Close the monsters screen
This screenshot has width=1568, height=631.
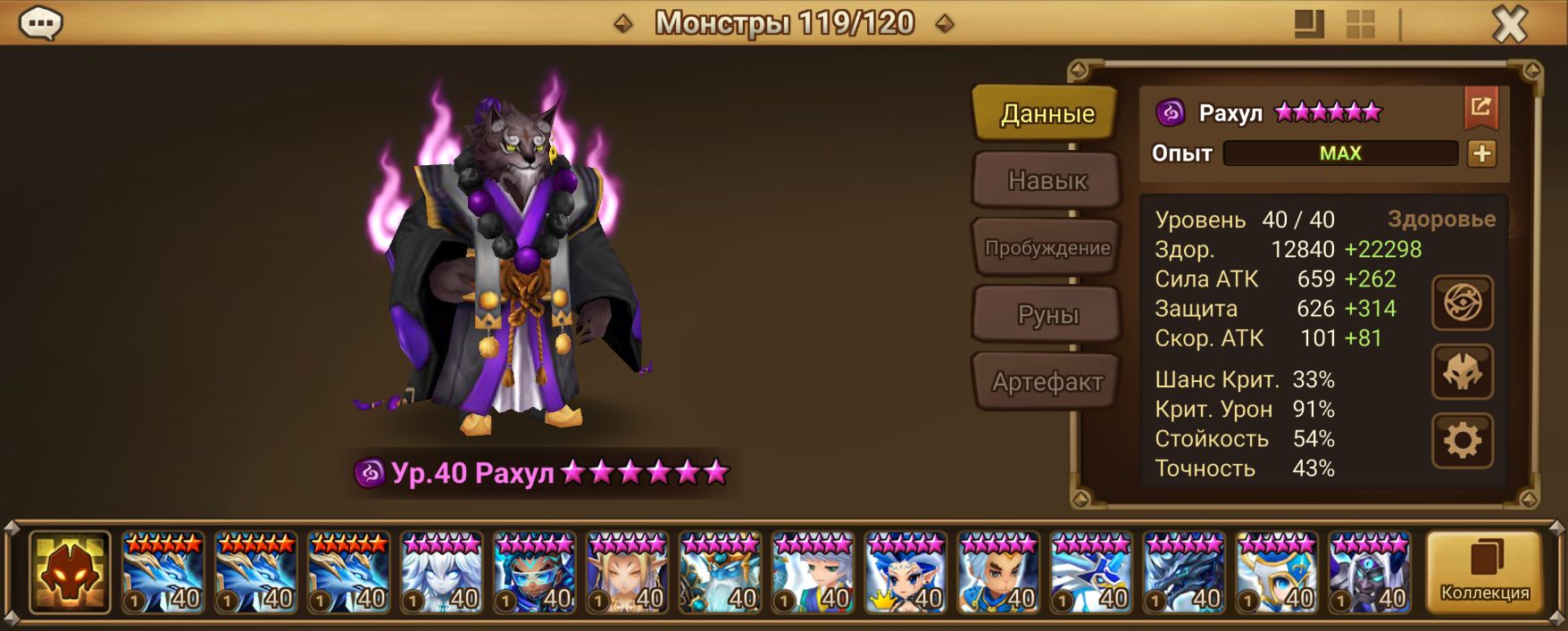(x=1509, y=24)
